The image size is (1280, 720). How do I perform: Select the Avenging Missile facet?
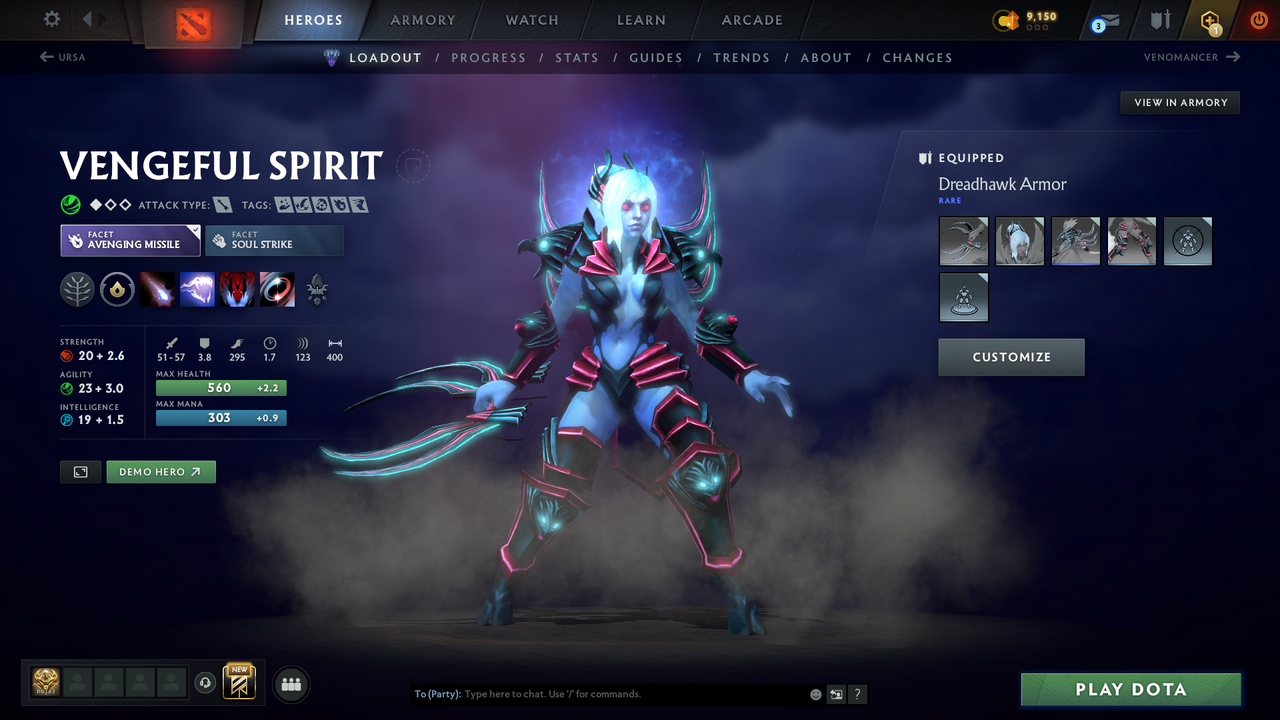click(130, 240)
